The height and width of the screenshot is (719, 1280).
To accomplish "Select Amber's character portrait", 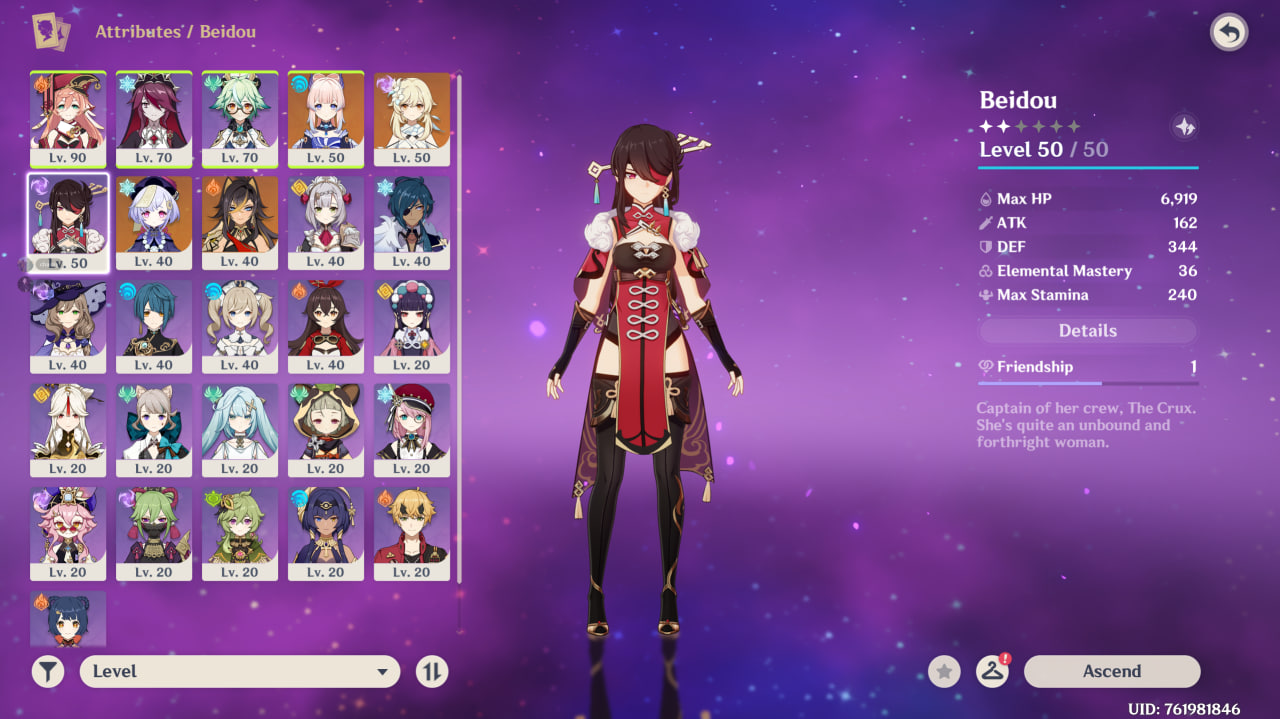I will (x=326, y=325).
